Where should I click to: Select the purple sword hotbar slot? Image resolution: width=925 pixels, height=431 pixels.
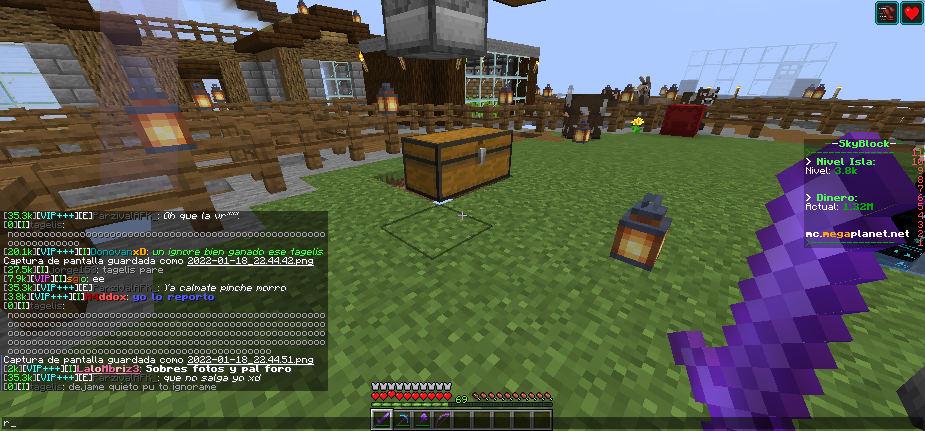point(383,420)
